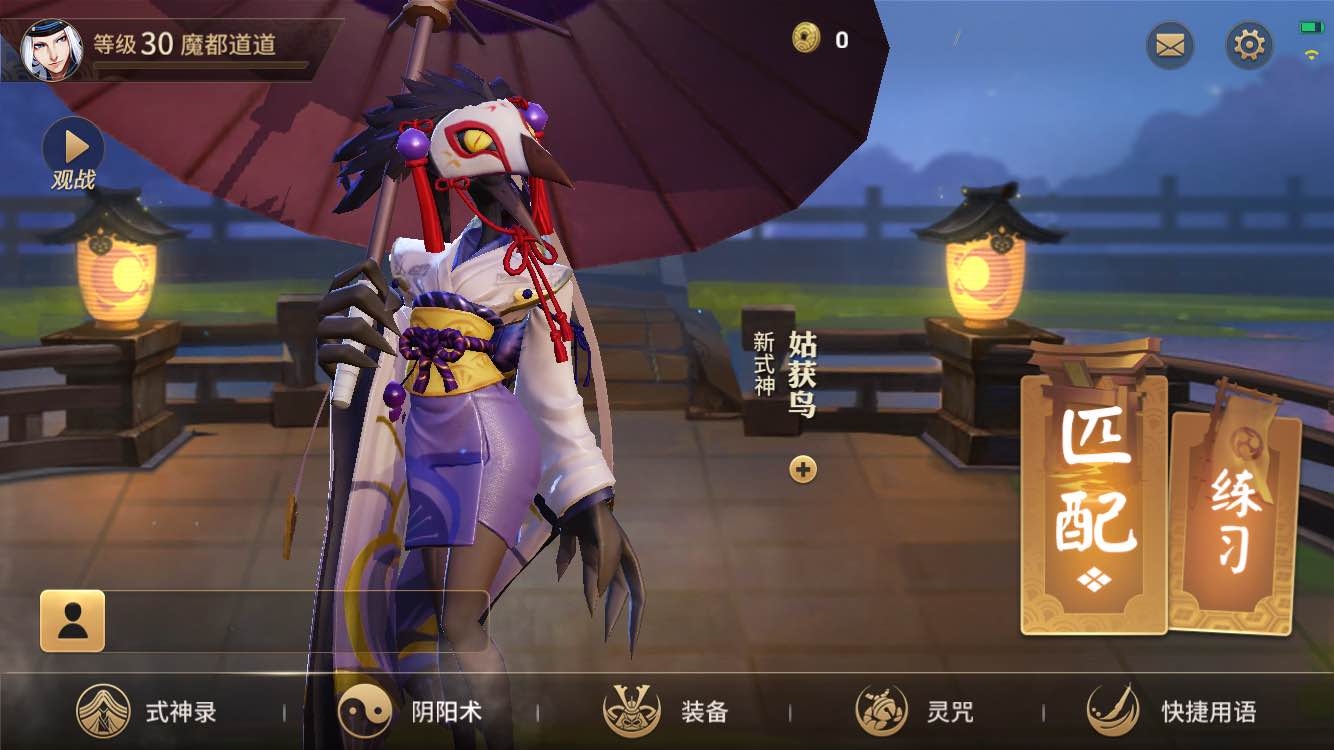This screenshot has height=750, width=1334.
Task: Open the mailbox envelope icon
Action: click(1169, 45)
